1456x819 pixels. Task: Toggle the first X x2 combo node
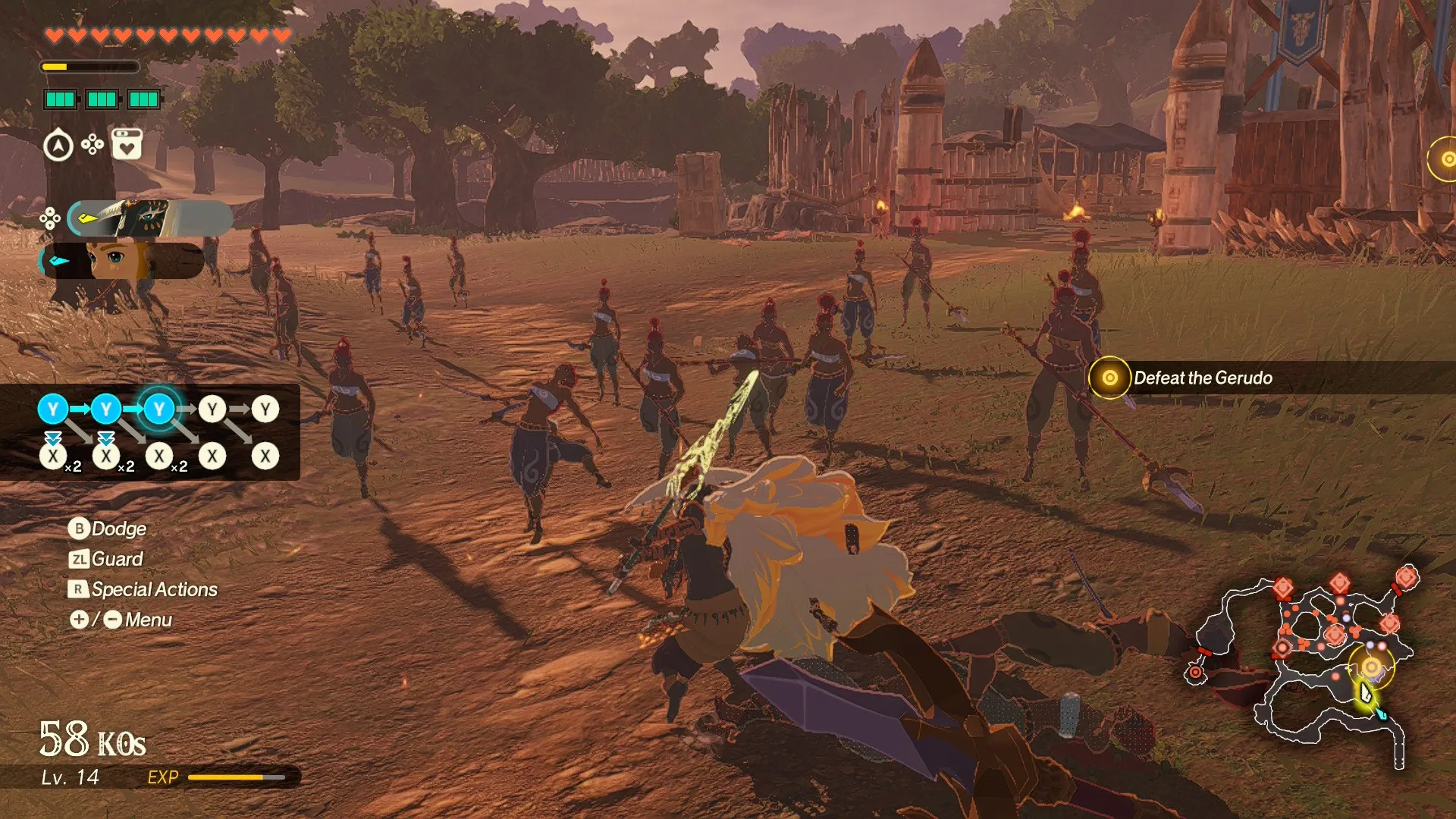52,456
